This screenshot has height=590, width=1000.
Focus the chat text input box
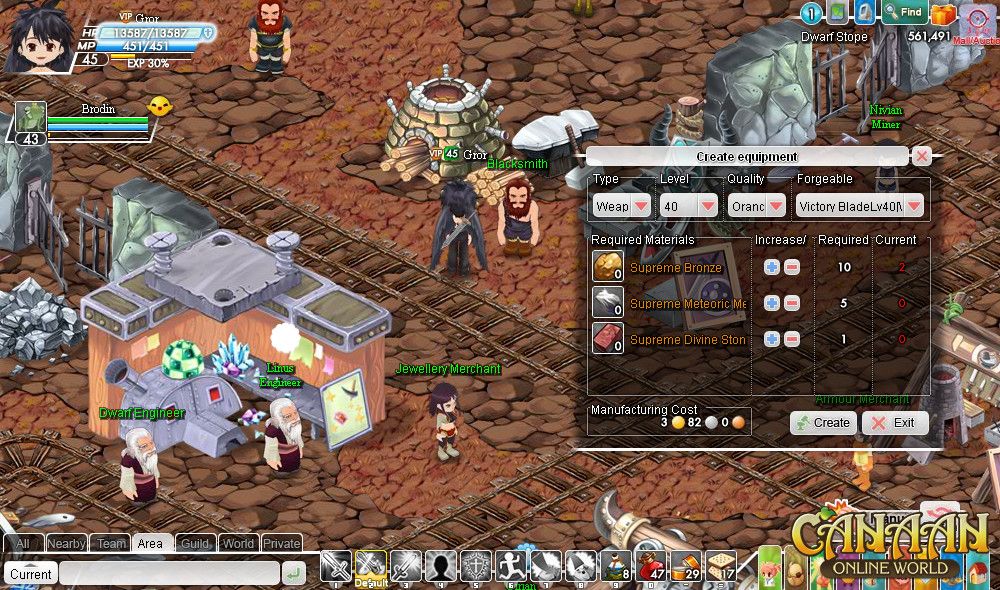point(168,574)
